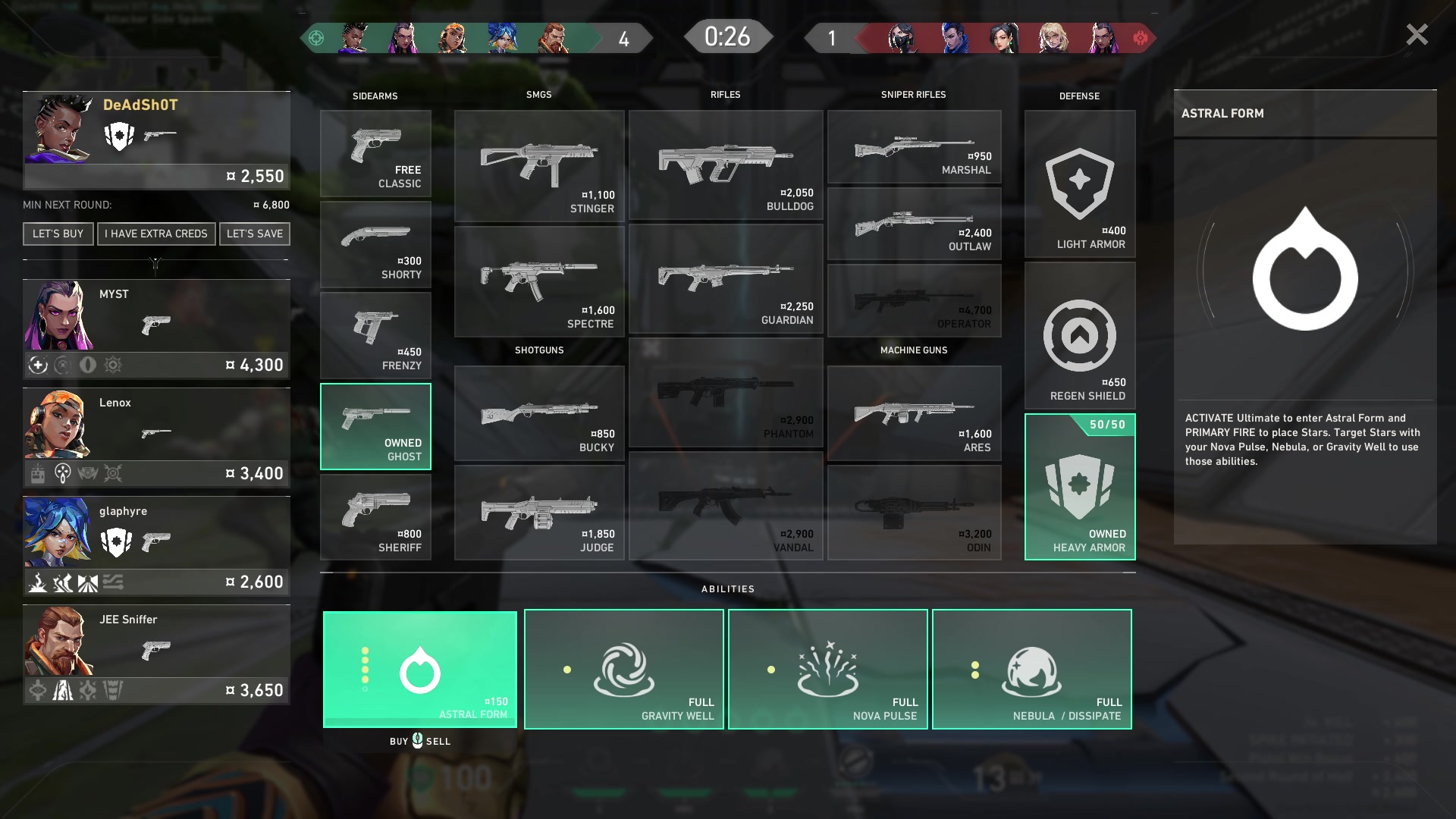
Task: Select the Light Armor shield
Action: point(1080,184)
